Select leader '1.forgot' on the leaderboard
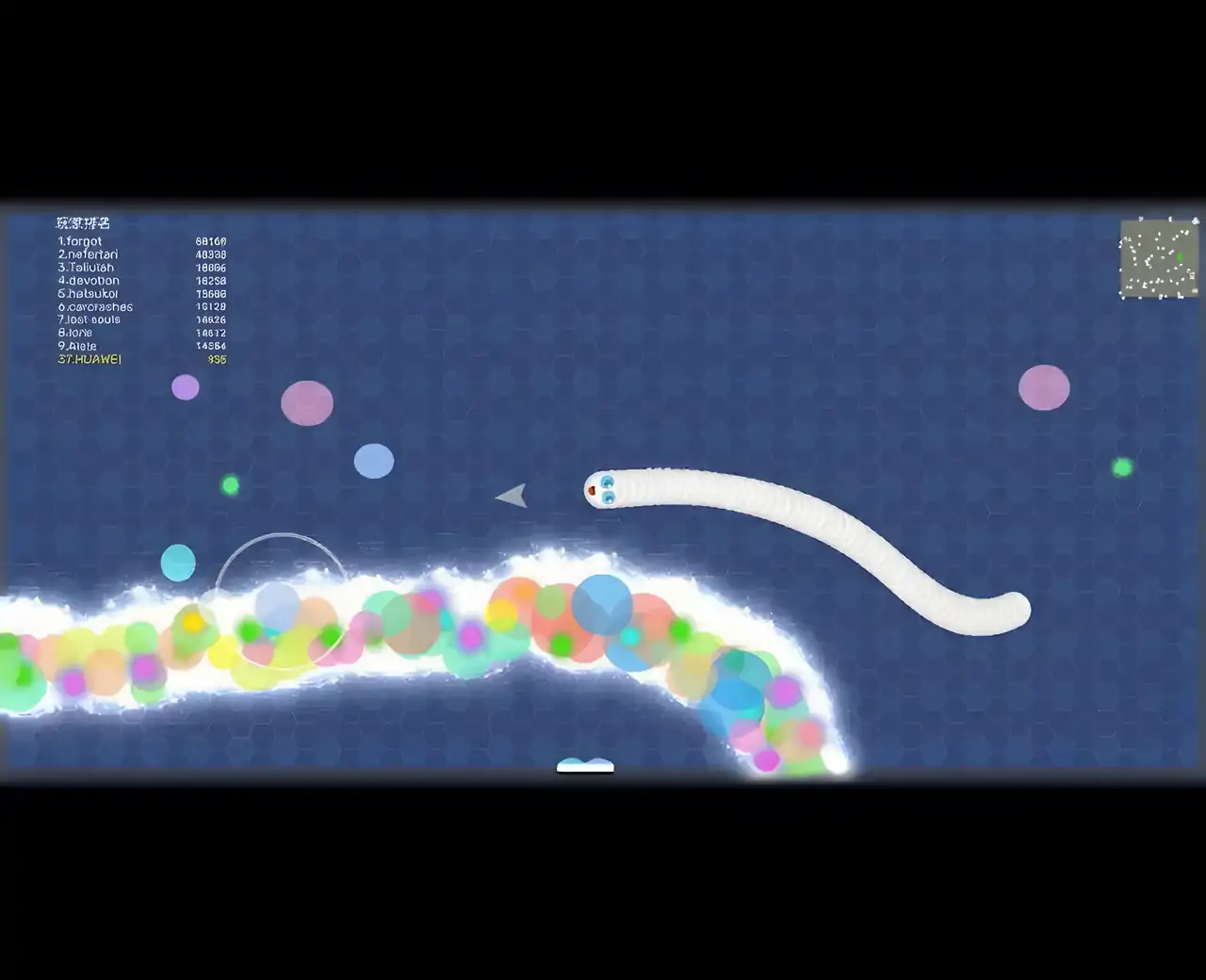The image size is (1206, 980). click(80, 241)
